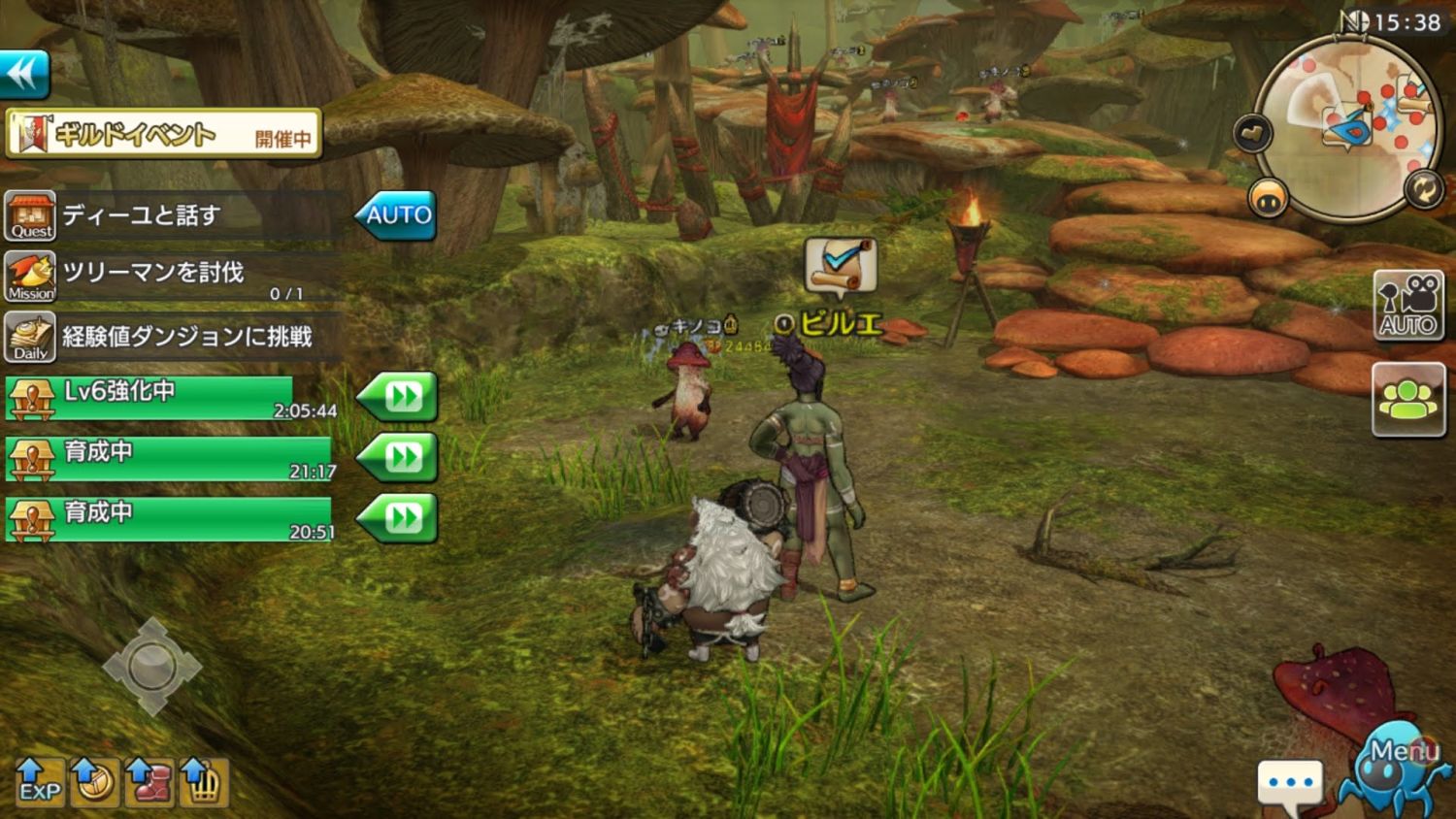Speed up the Lv6強化中 timer
Viewport: 1456px width, 819px height.
pos(400,397)
